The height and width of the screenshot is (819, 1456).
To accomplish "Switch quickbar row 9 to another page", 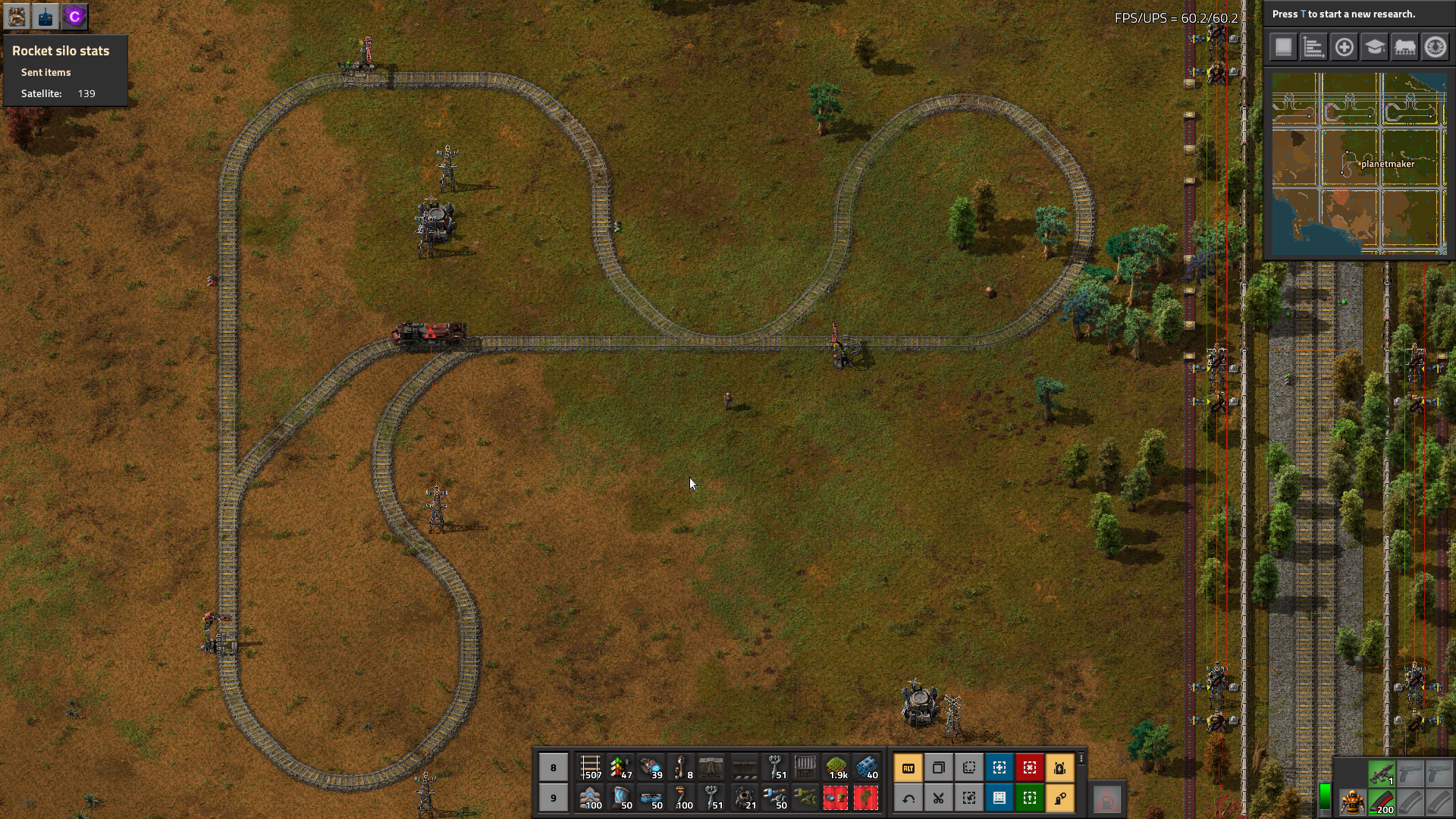I will click(554, 798).
